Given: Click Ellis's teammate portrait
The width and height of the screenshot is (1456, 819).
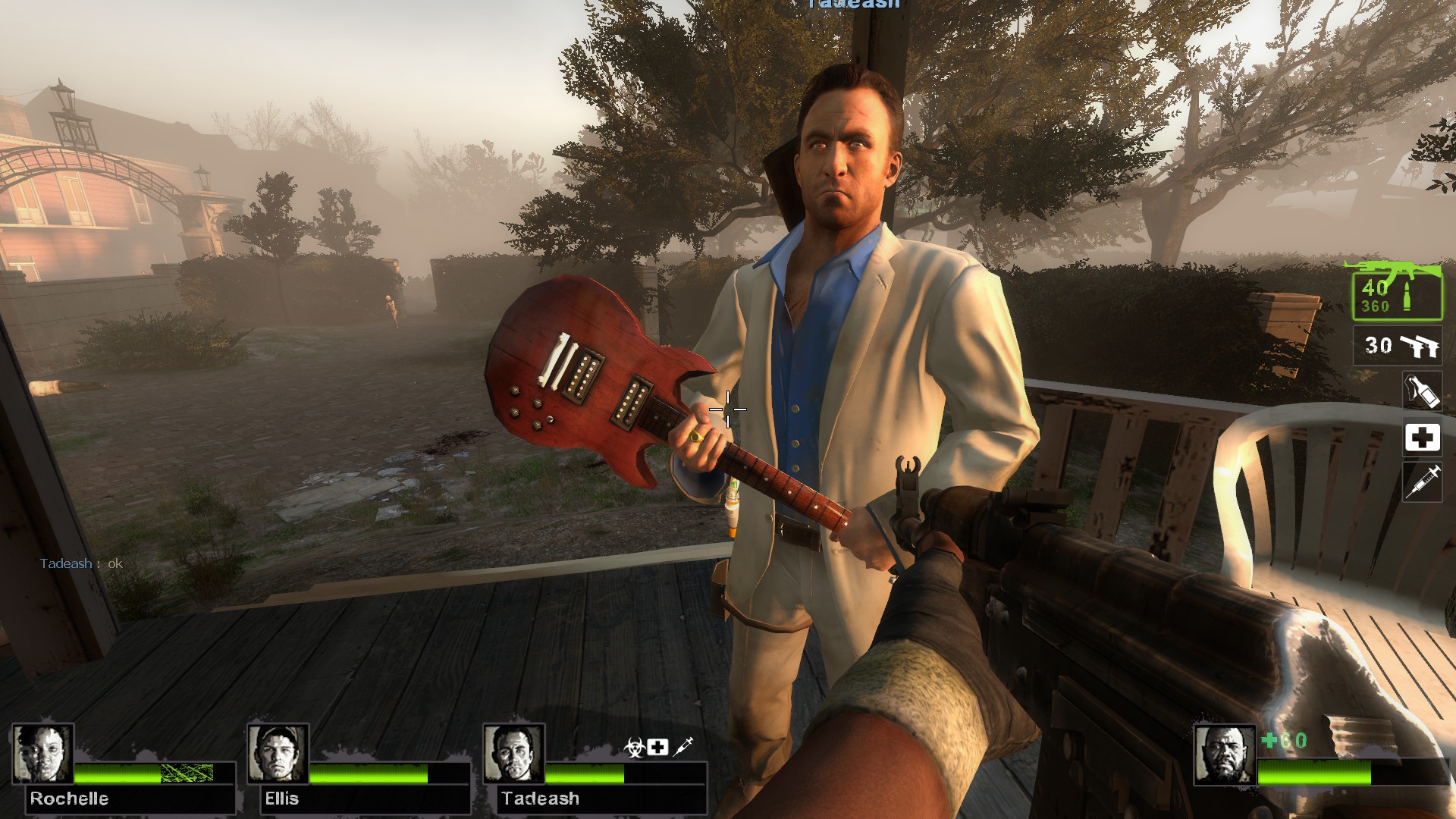Looking at the screenshot, I should (x=278, y=753).
